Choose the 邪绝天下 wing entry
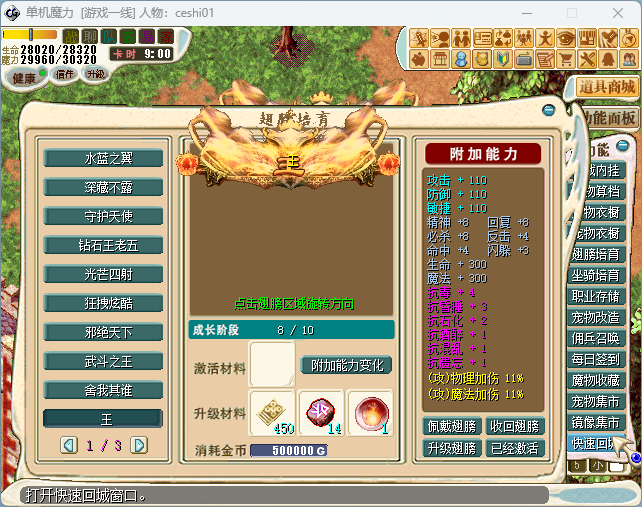Viewport: 642px width, 507px height. 102,332
